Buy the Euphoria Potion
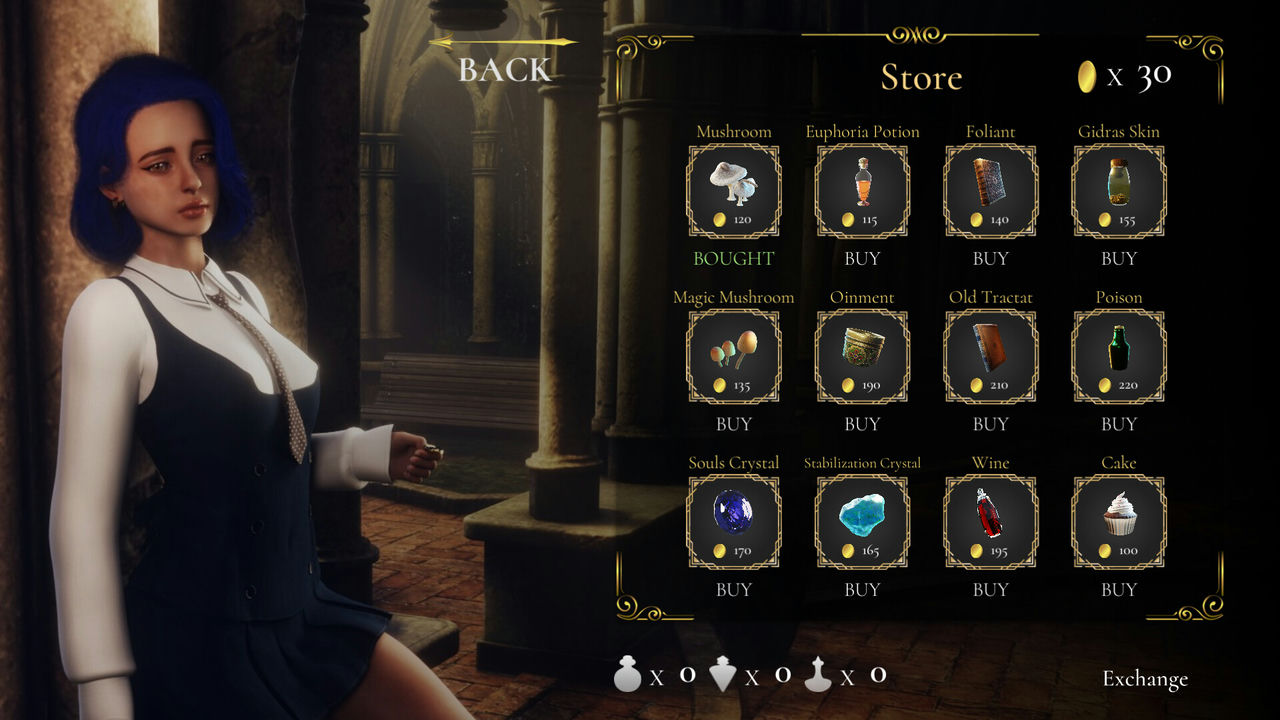 point(862,258)
